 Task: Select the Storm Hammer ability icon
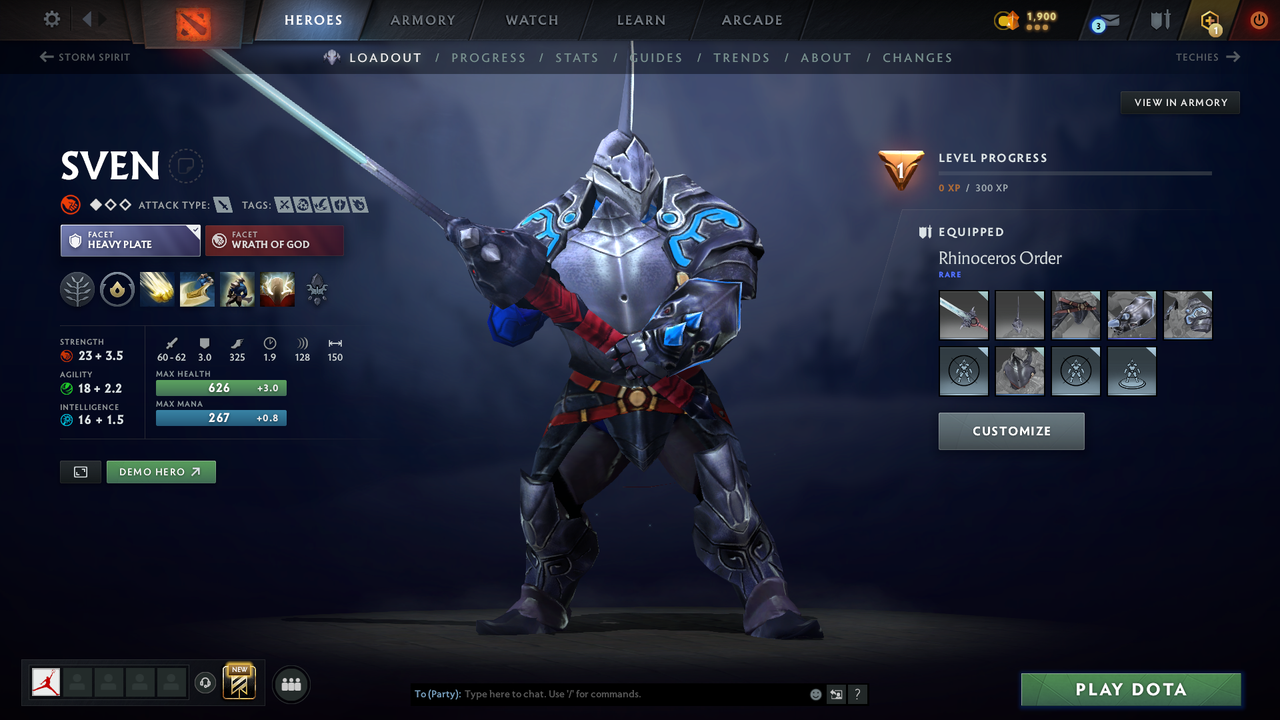point(157,289)
